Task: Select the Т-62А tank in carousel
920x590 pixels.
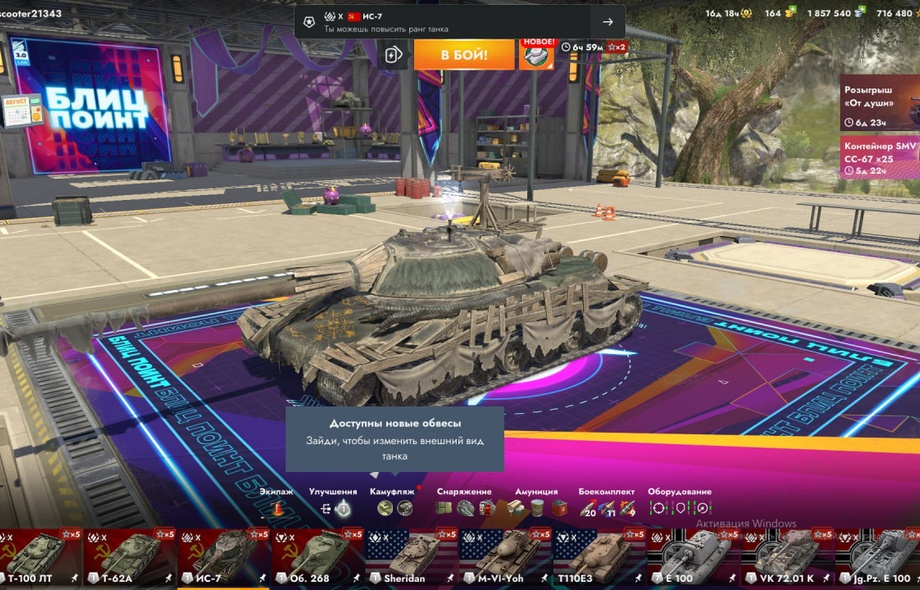Action: pyautogui.click(x=125, y=557)
